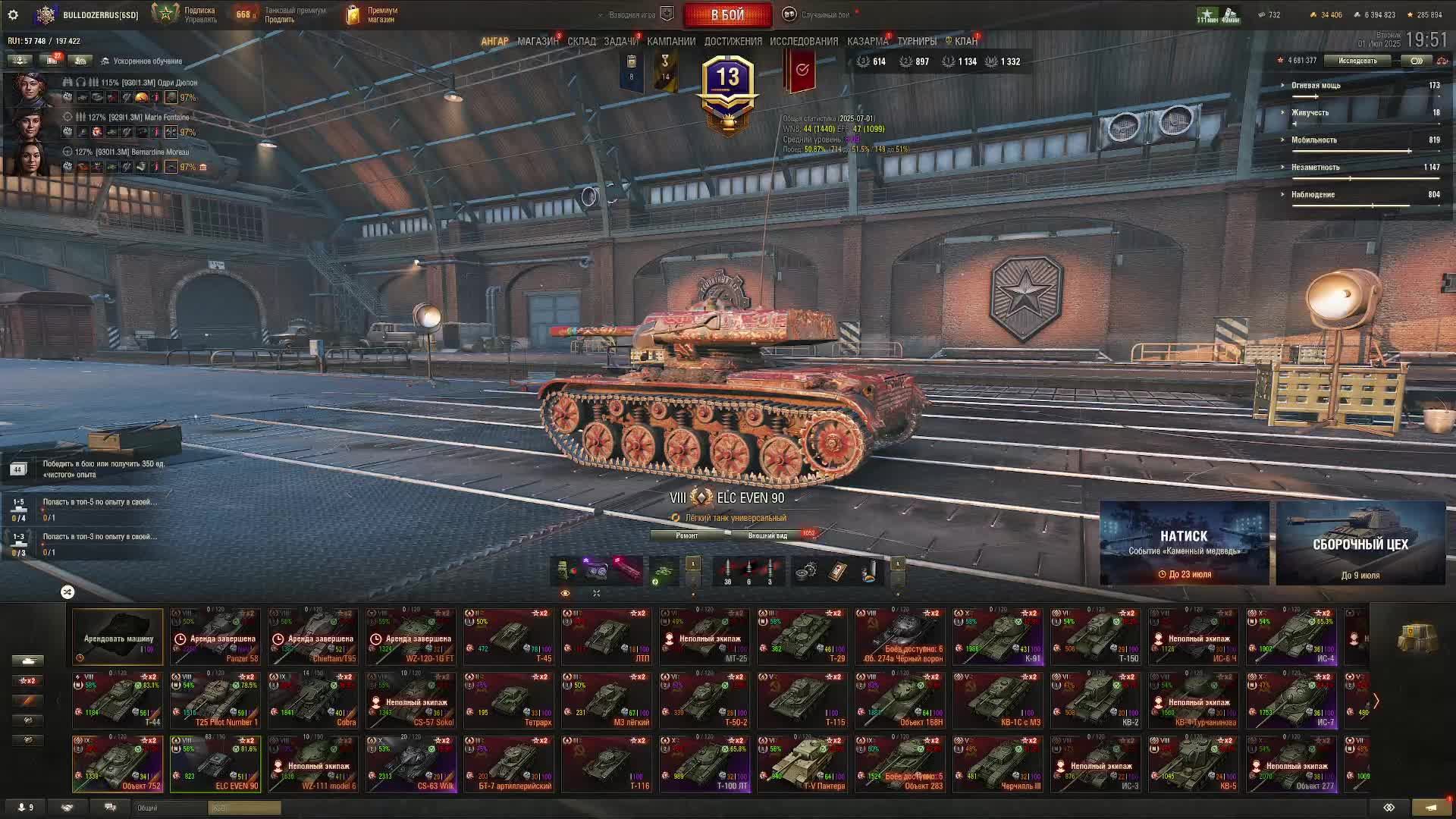Start a battle with the В БОЙ button

tap(727, 15)
